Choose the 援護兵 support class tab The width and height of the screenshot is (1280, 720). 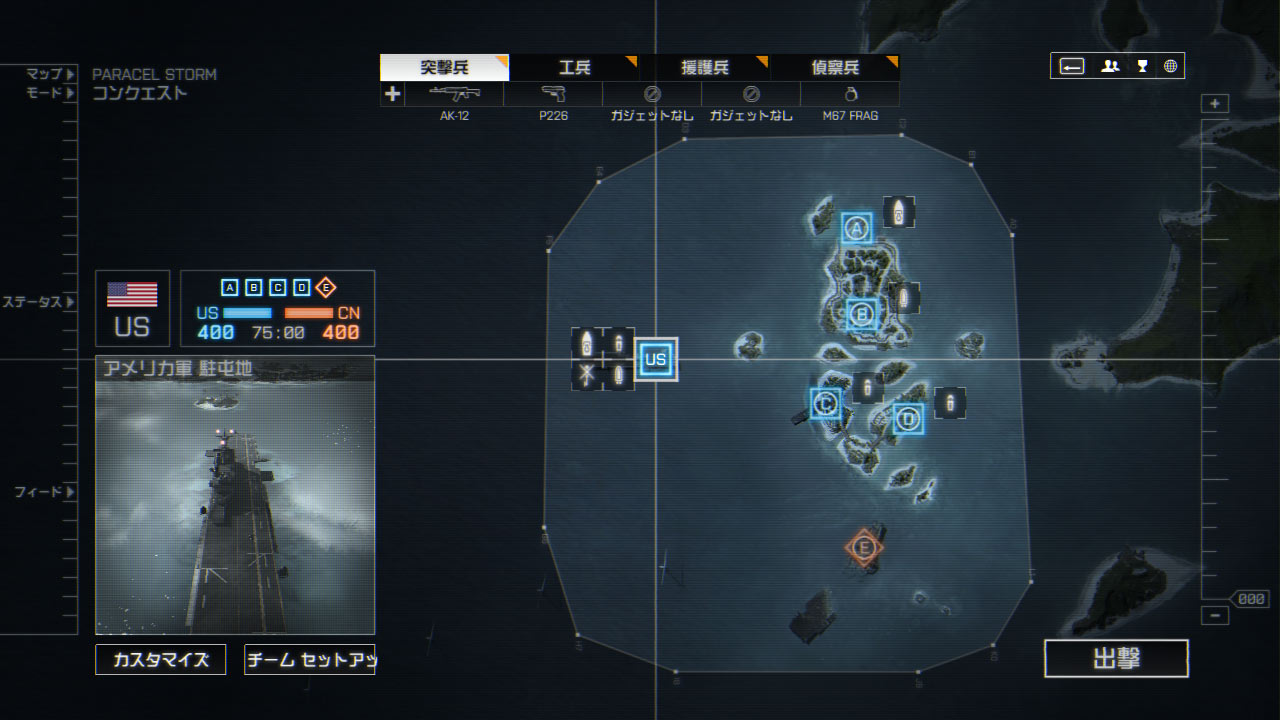pos(705,68)
